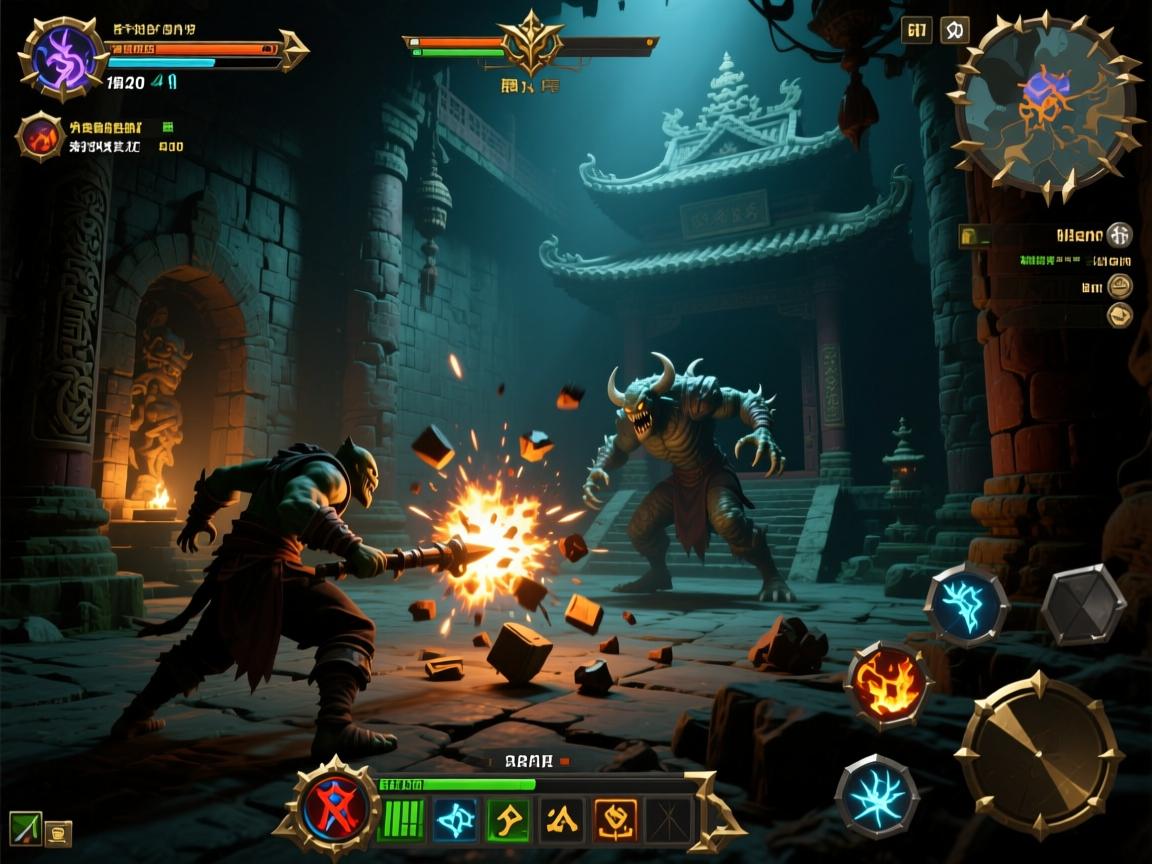Cast the fire flame skill
The height and width of the screenshot is (864, 1152).
[887, 685]
